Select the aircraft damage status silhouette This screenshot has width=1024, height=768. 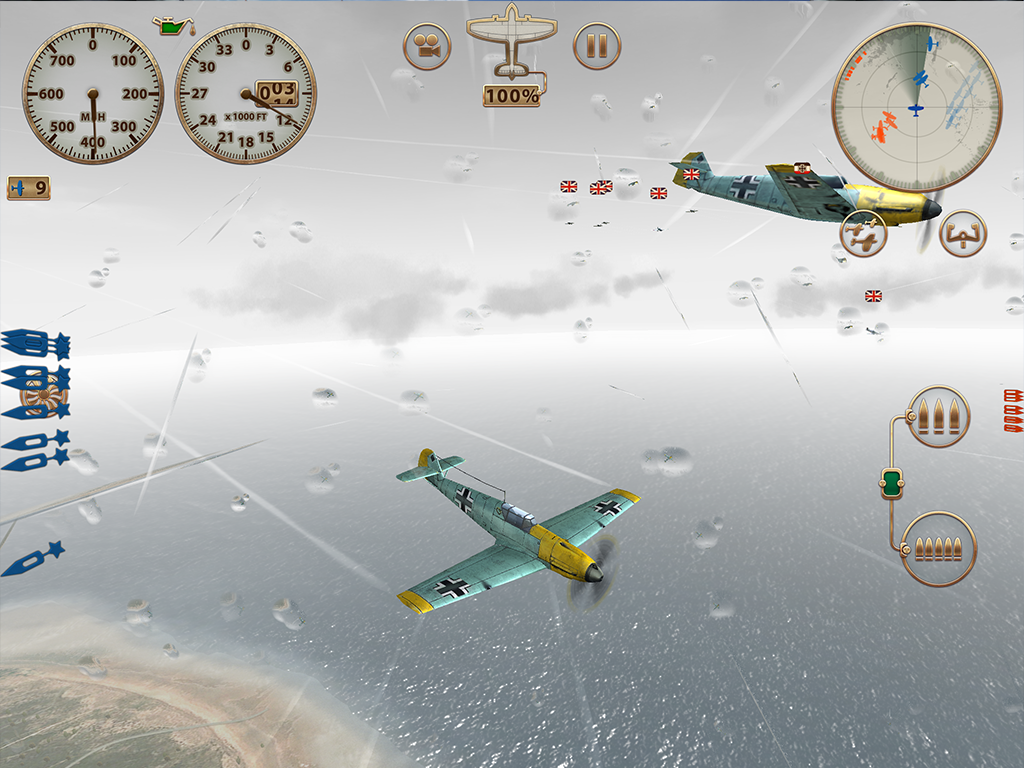[x=512, y=42]
